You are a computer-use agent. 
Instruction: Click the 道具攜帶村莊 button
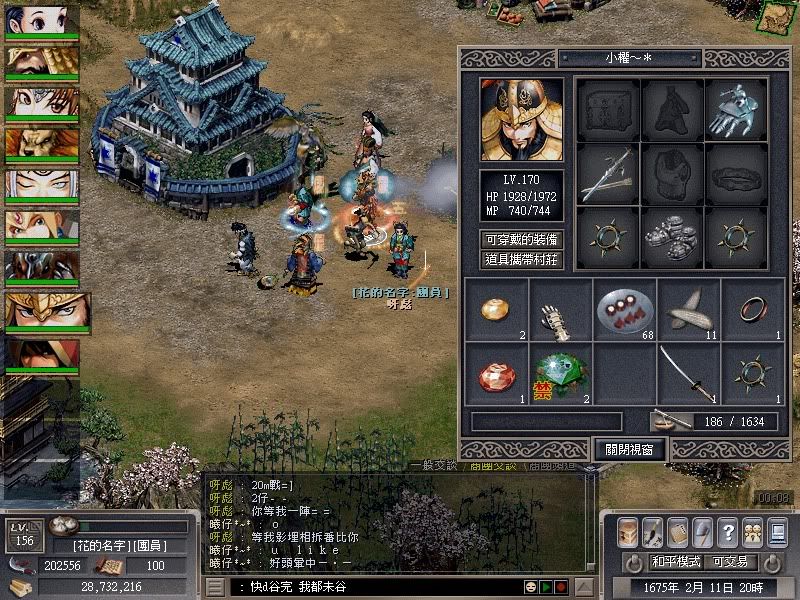click(x=521, y=260)
